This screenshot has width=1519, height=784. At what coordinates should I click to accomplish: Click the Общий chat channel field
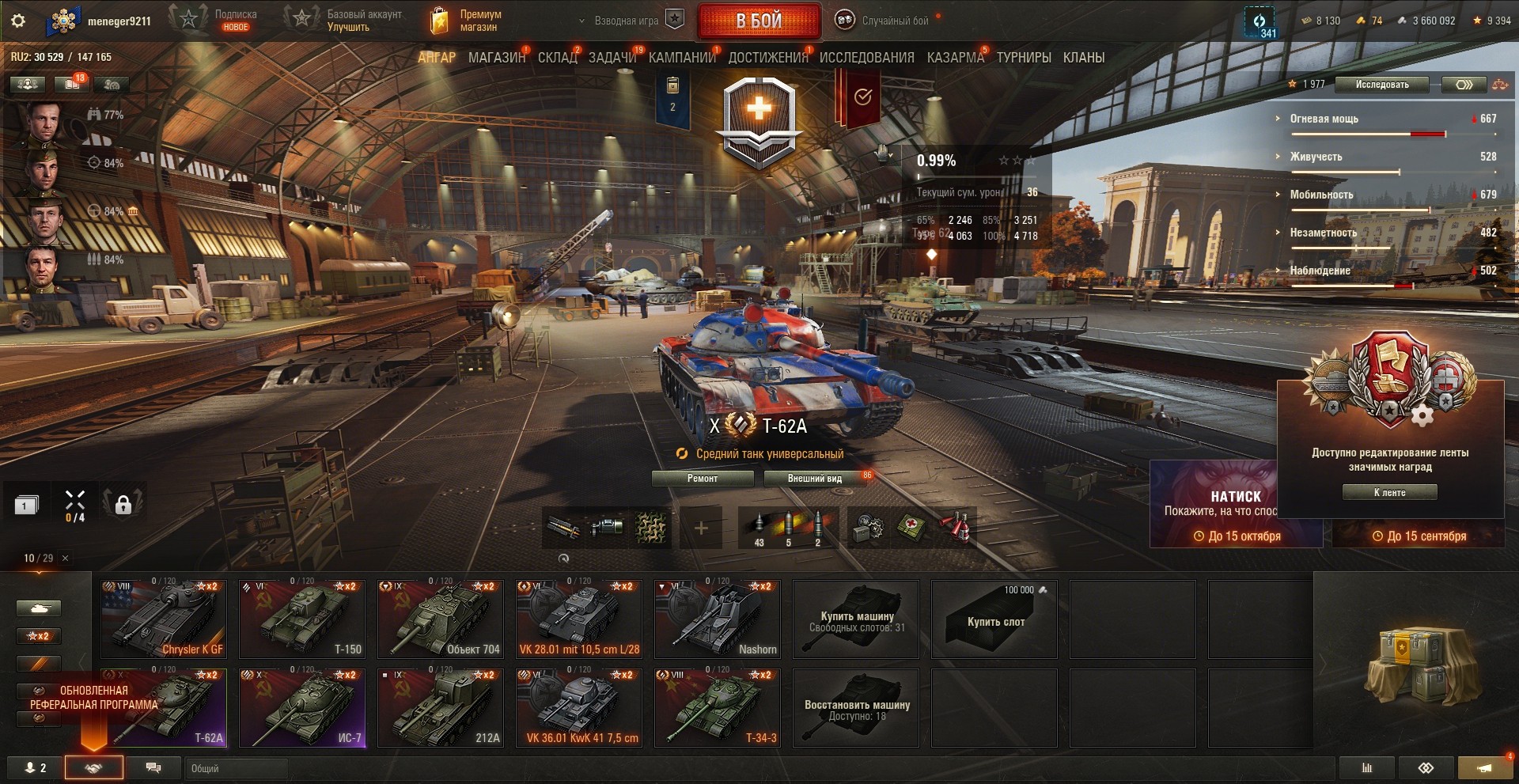(237, 768)
